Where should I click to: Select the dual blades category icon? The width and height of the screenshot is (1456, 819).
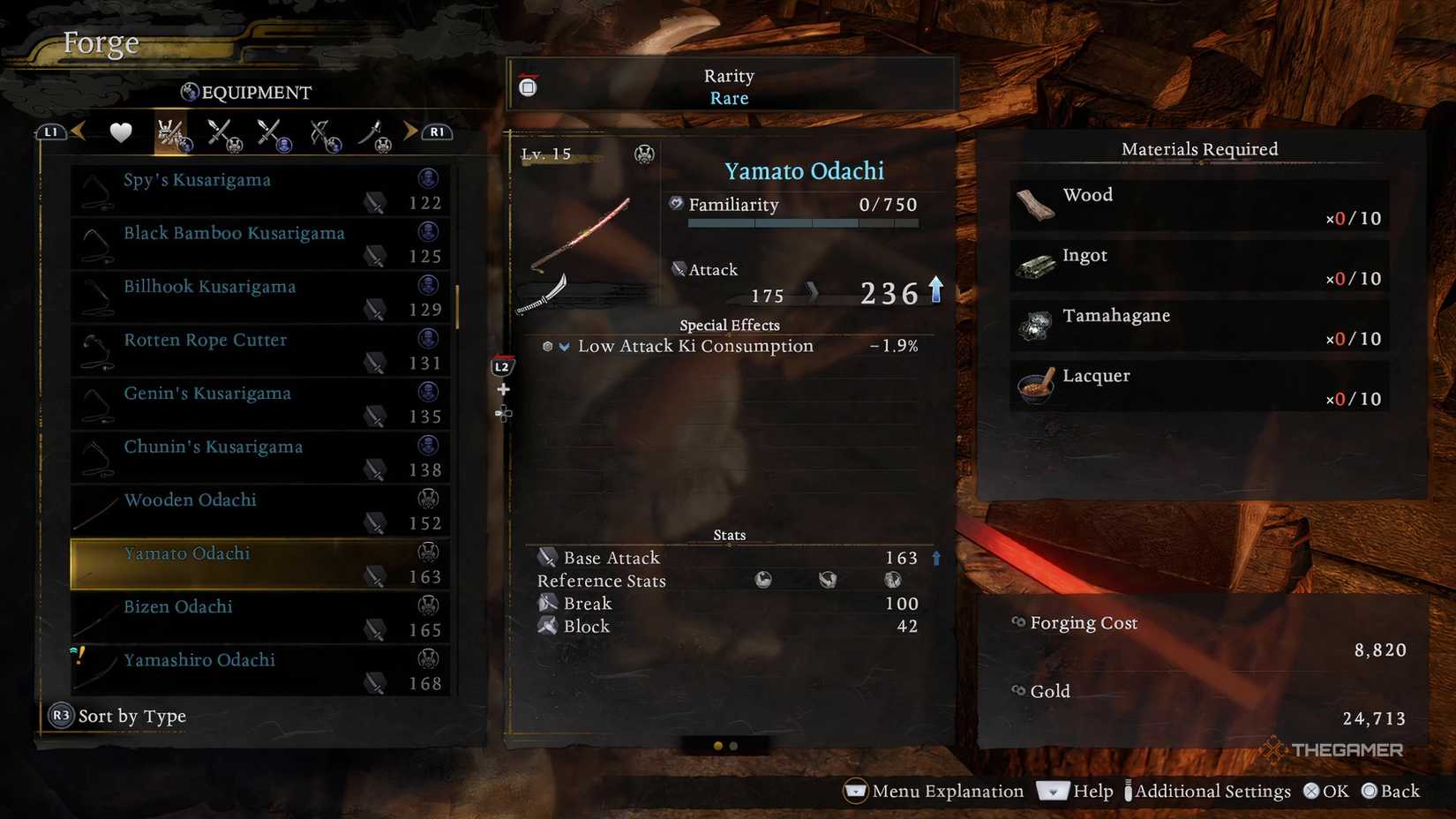[x=271, y=131]
